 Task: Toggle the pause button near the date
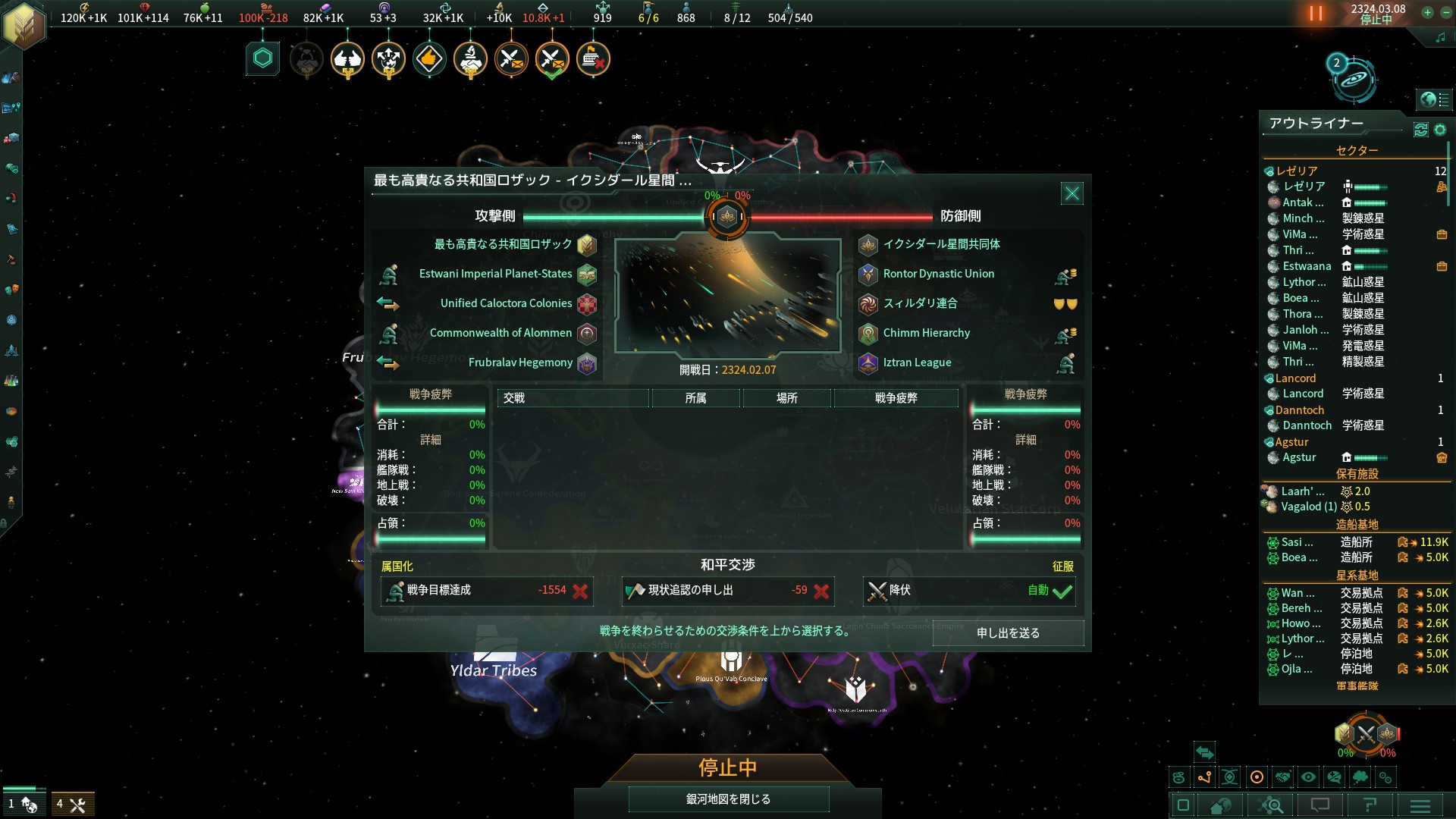click(1314, 13)
